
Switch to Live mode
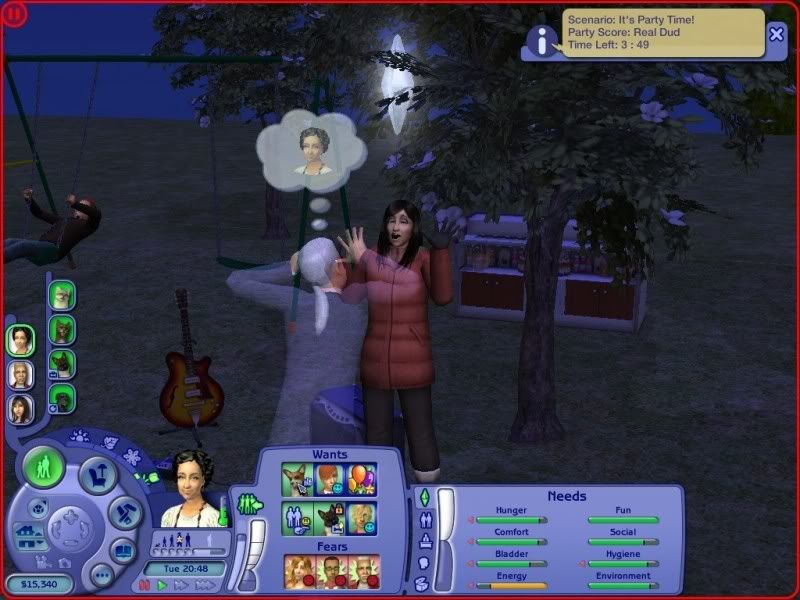coord(45,468)
